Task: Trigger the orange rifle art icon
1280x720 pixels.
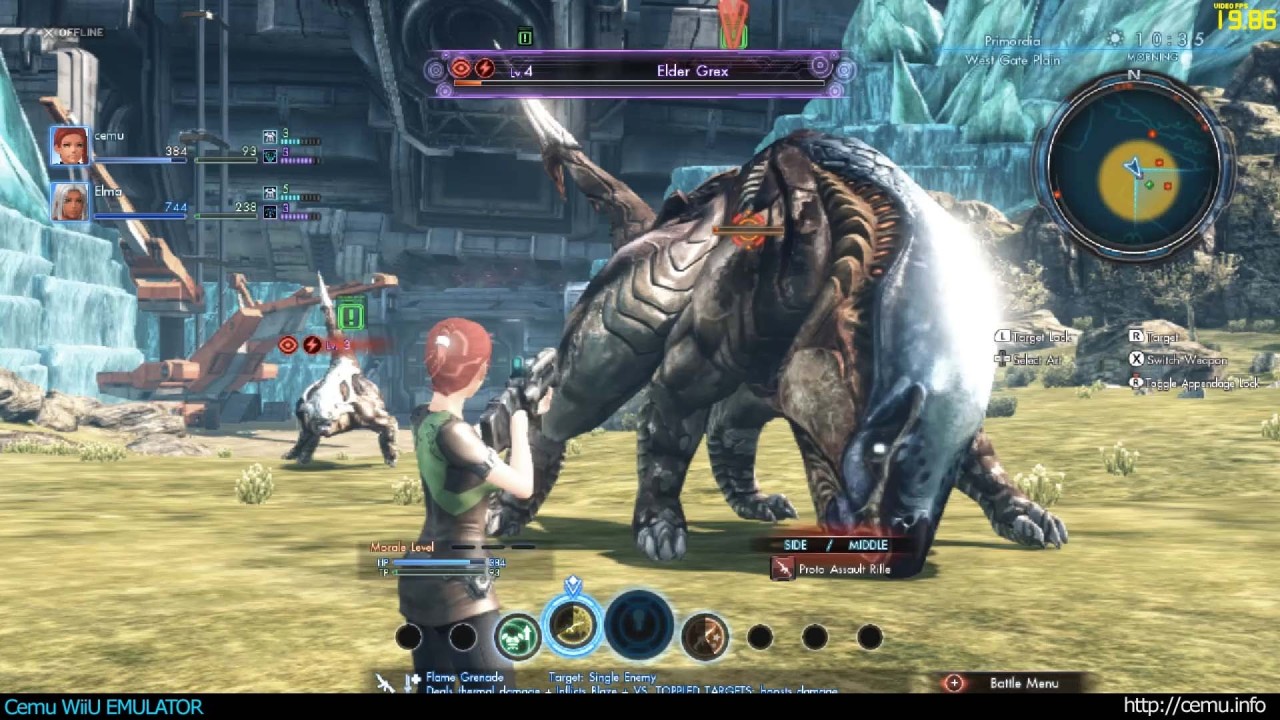Action: [704, 636]
